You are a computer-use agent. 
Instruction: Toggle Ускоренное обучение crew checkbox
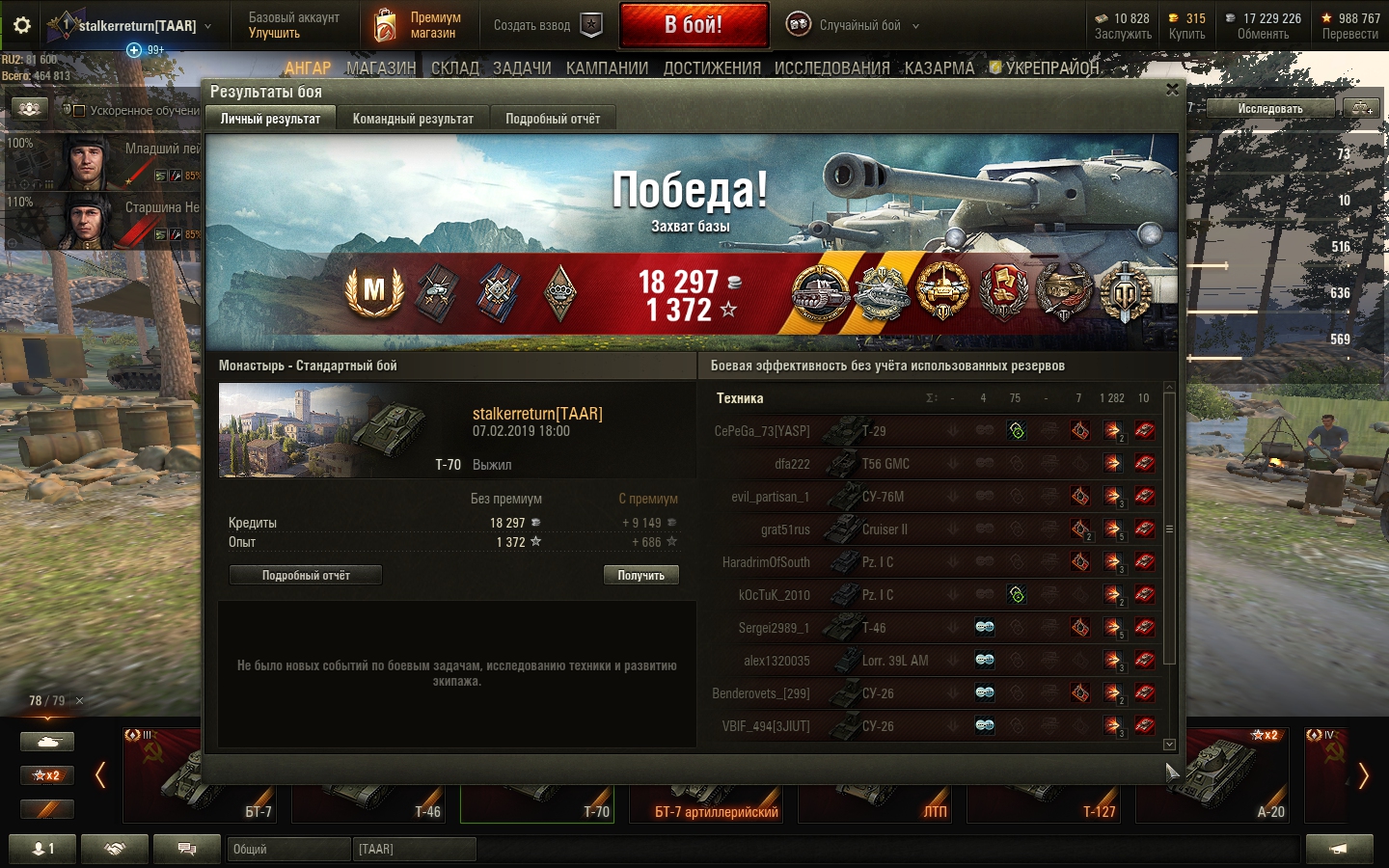79,111
